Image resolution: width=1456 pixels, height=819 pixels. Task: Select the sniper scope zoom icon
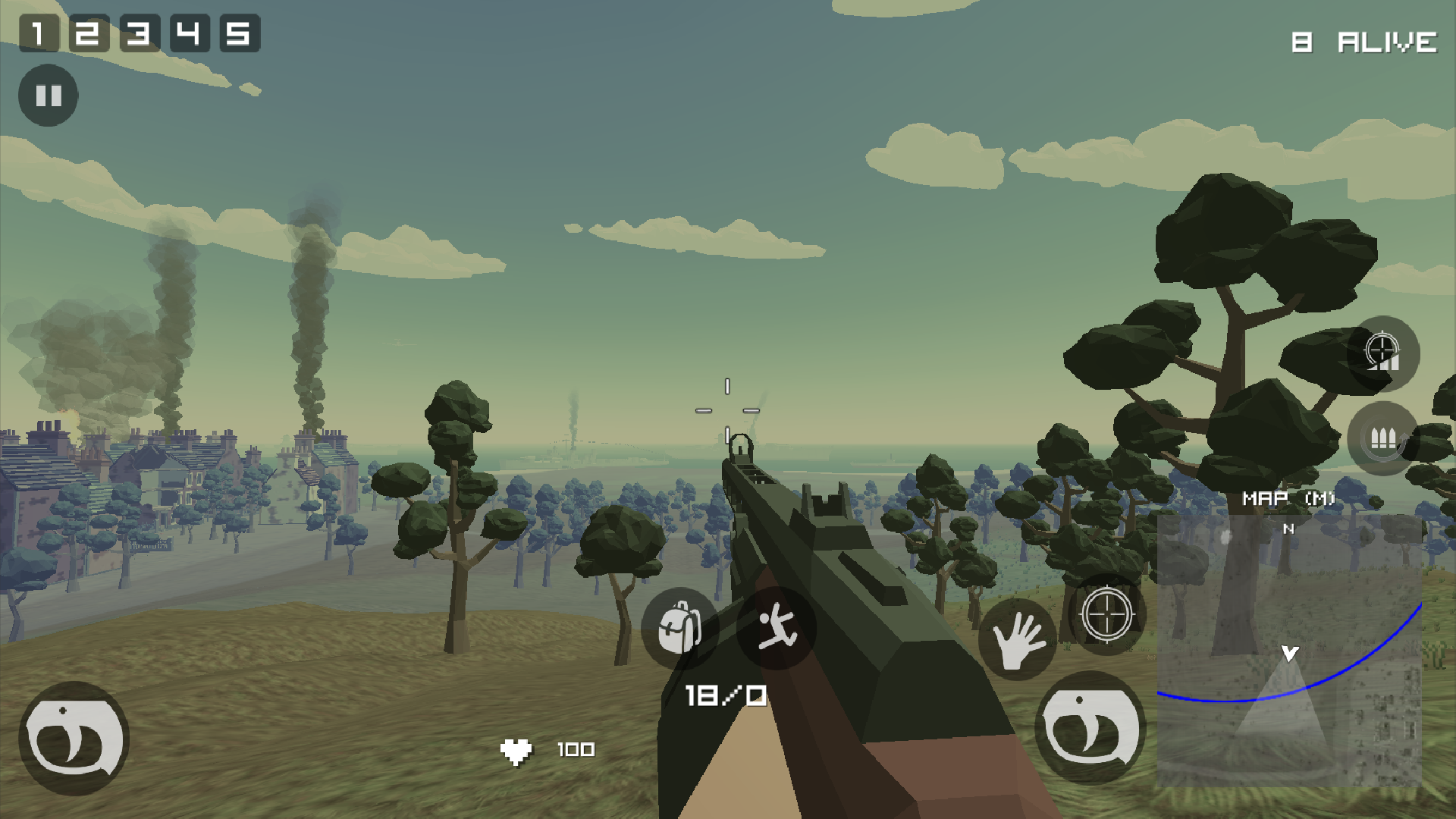click(1385, 353)
